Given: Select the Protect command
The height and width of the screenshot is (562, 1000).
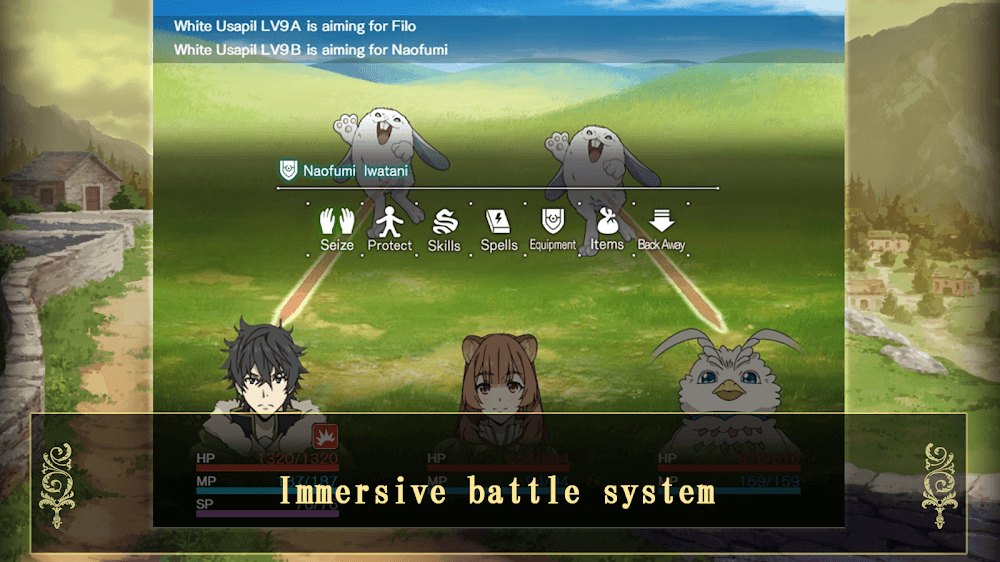Looking at the screenshot, I should [x=389, y=229].
